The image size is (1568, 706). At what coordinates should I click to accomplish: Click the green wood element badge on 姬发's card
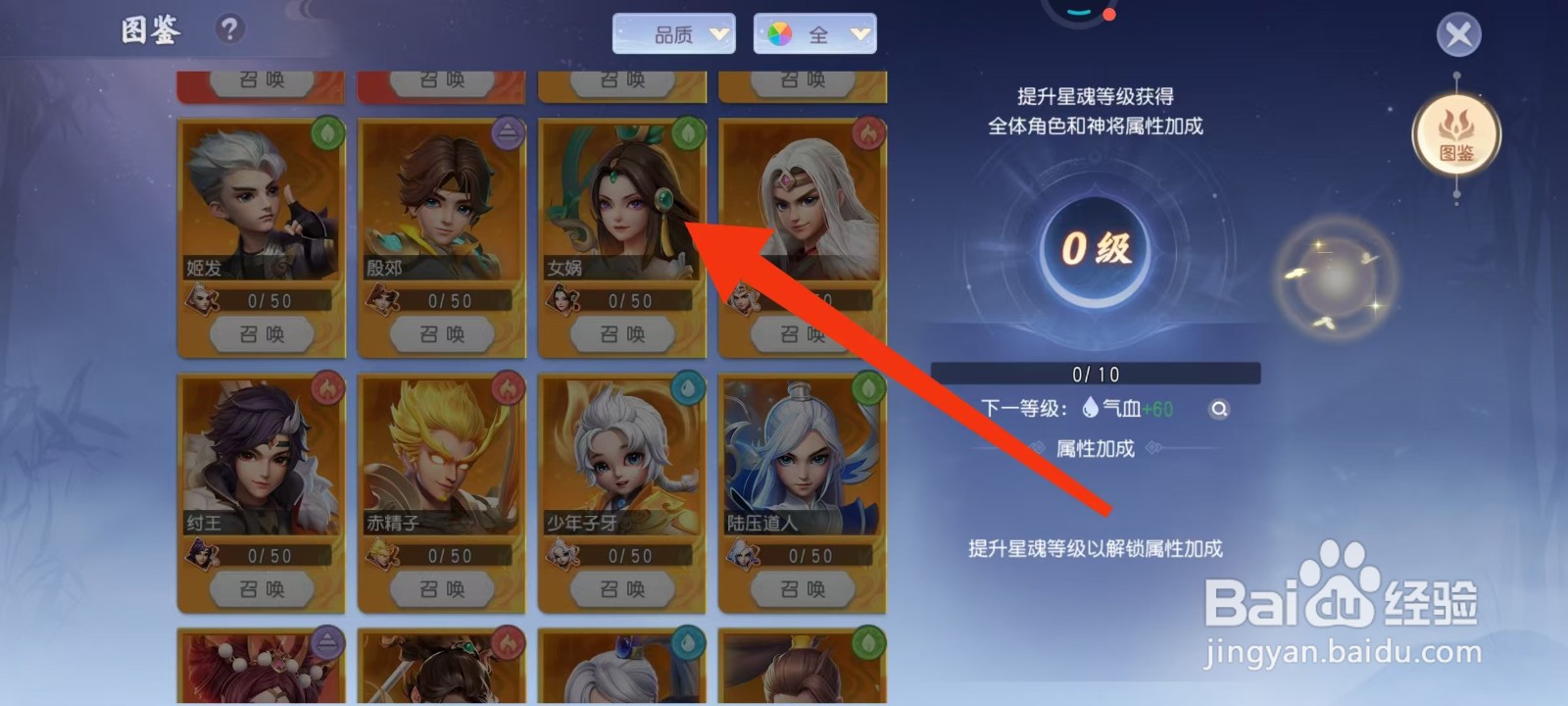[x=327, y=134]
